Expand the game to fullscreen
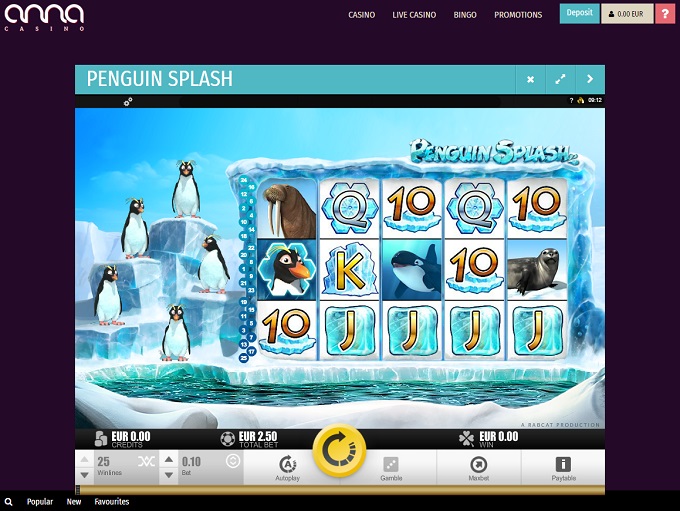The width and height of the screenshot is (680, 511). click(x=560, y=79)
